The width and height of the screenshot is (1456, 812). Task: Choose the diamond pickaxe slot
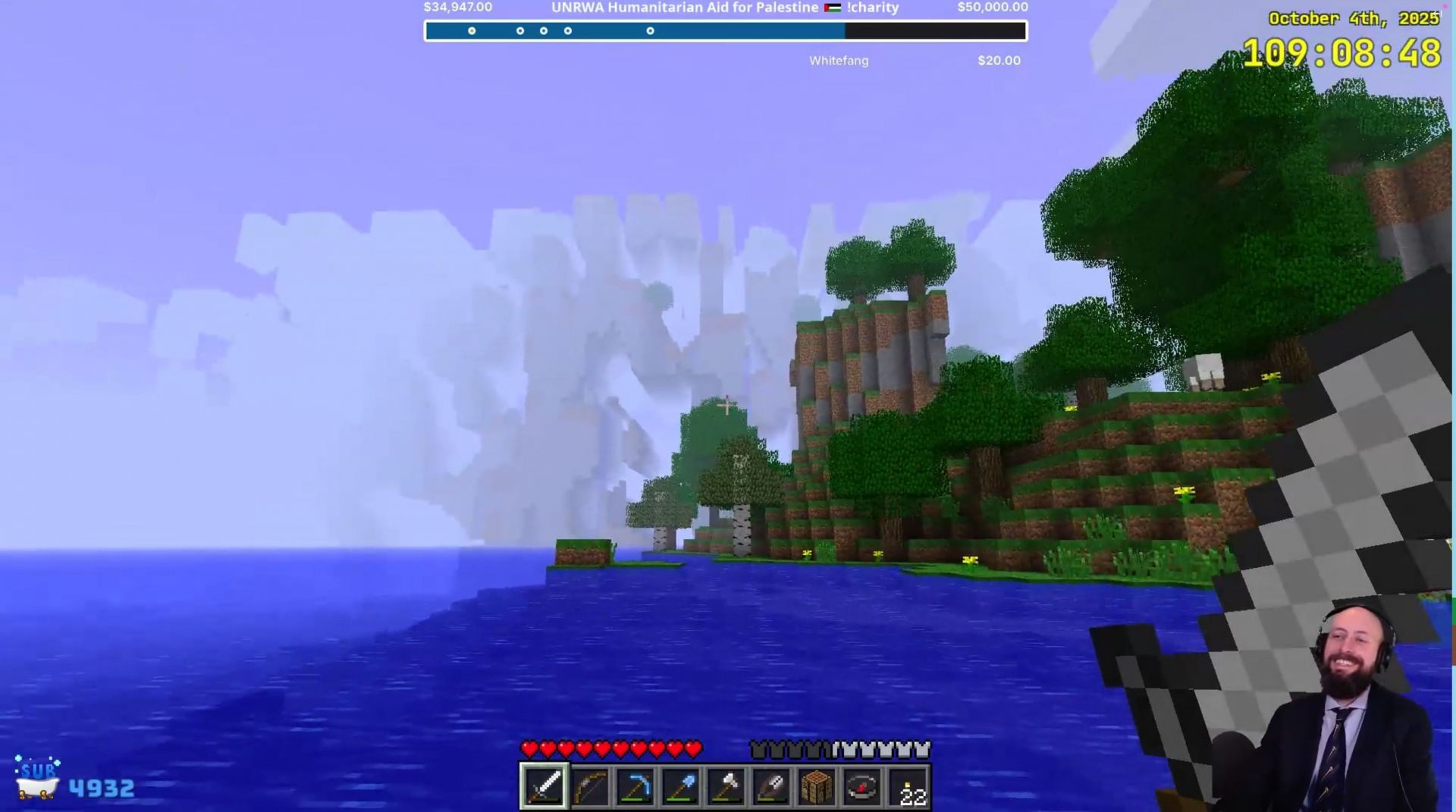point(635,786)
